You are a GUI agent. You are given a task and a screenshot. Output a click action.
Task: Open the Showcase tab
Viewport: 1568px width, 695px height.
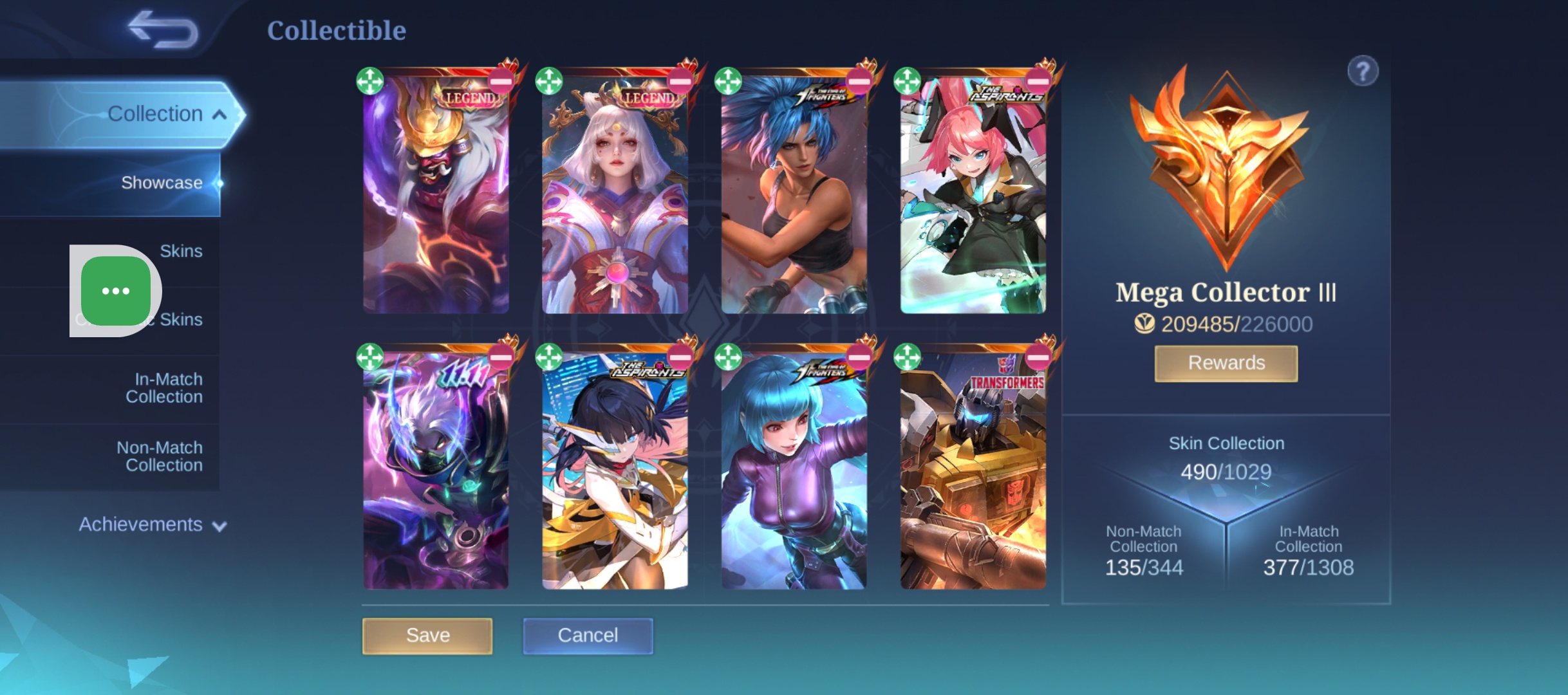tap(162, 183)
